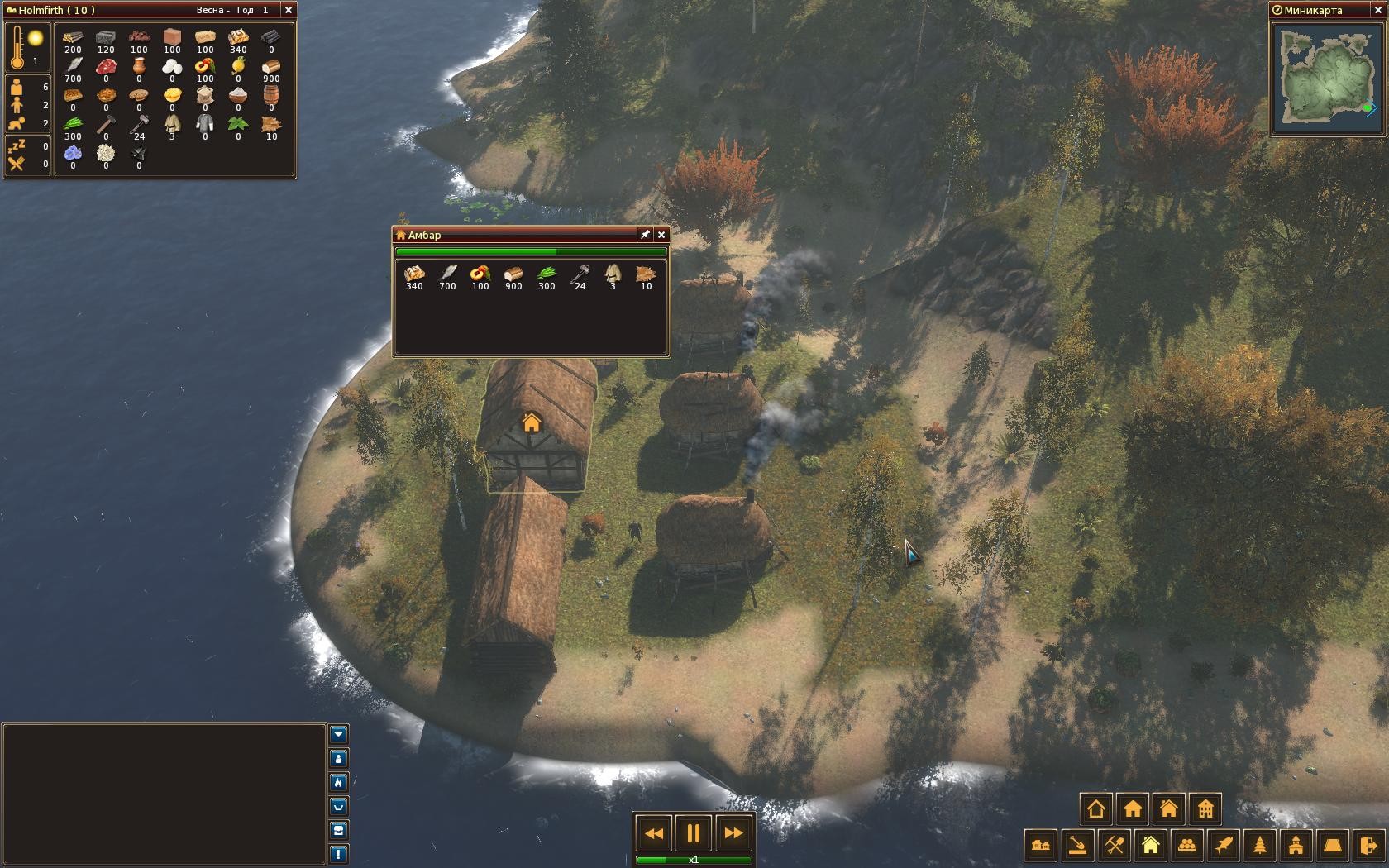Slow down game speed with rewind arrows
Image resolution: width=1389 pixels, height=868 pixels.
653,833
